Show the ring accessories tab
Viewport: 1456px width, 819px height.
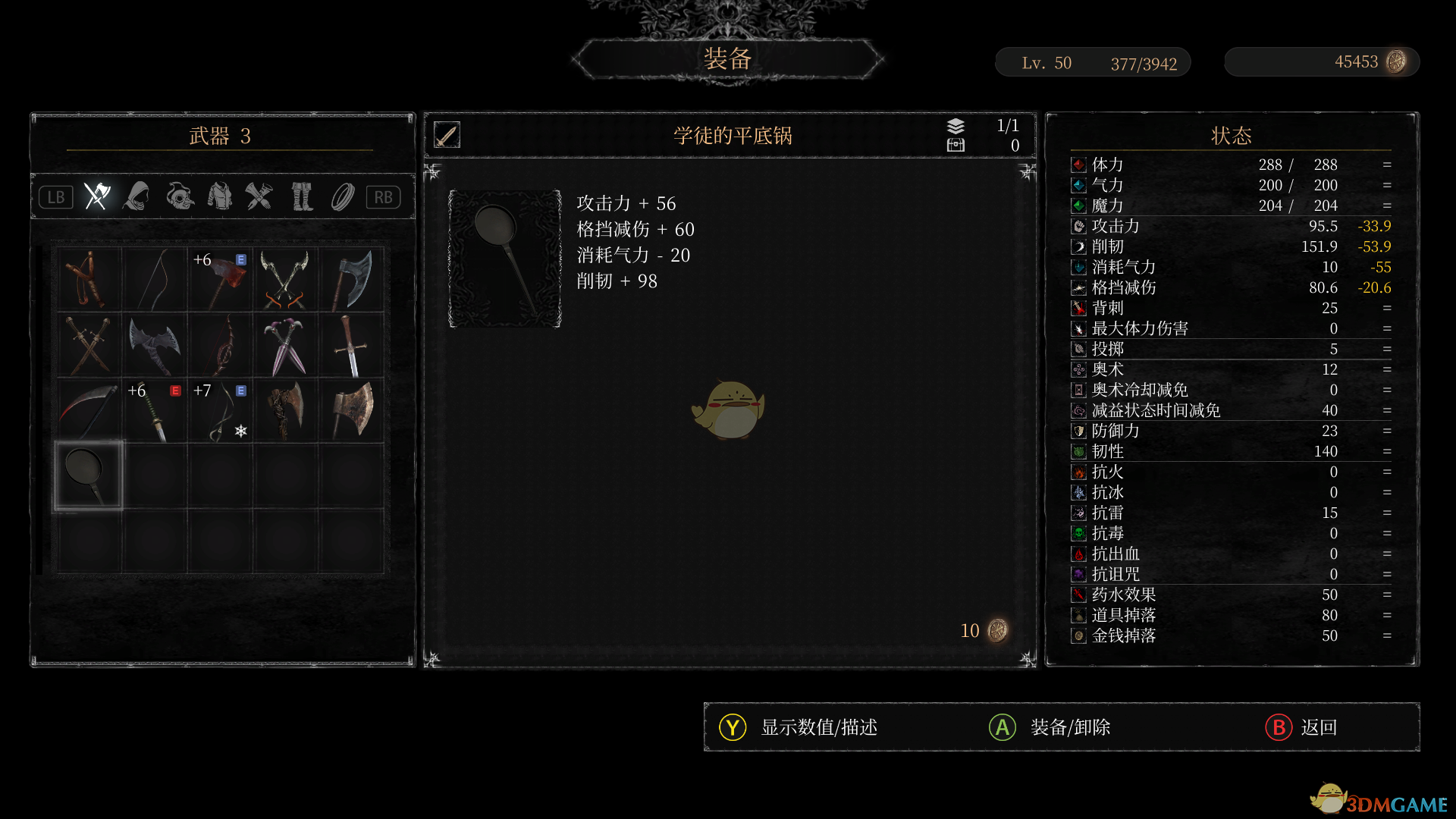343,196
